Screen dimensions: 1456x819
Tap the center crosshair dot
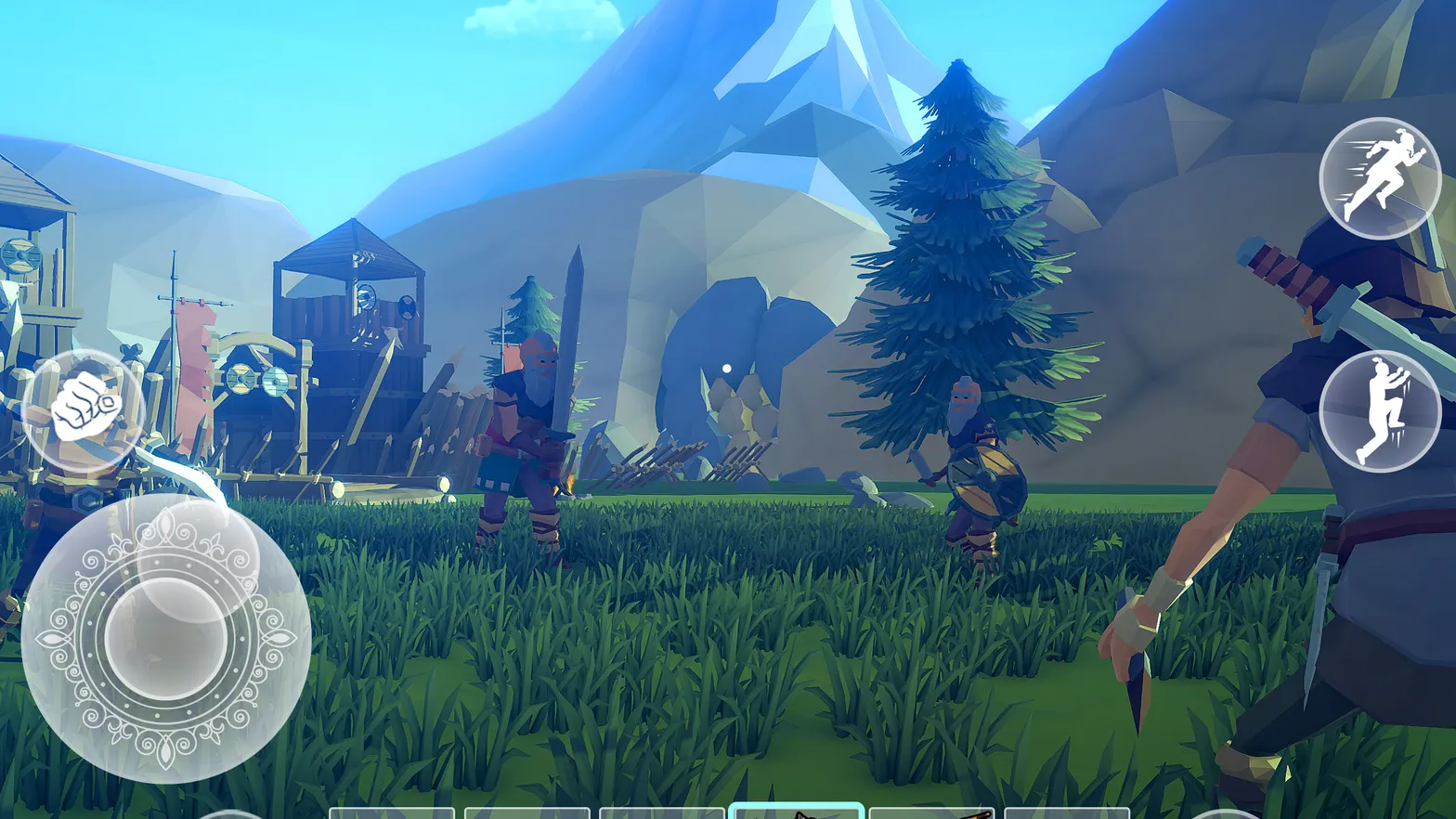click(725, 368)
